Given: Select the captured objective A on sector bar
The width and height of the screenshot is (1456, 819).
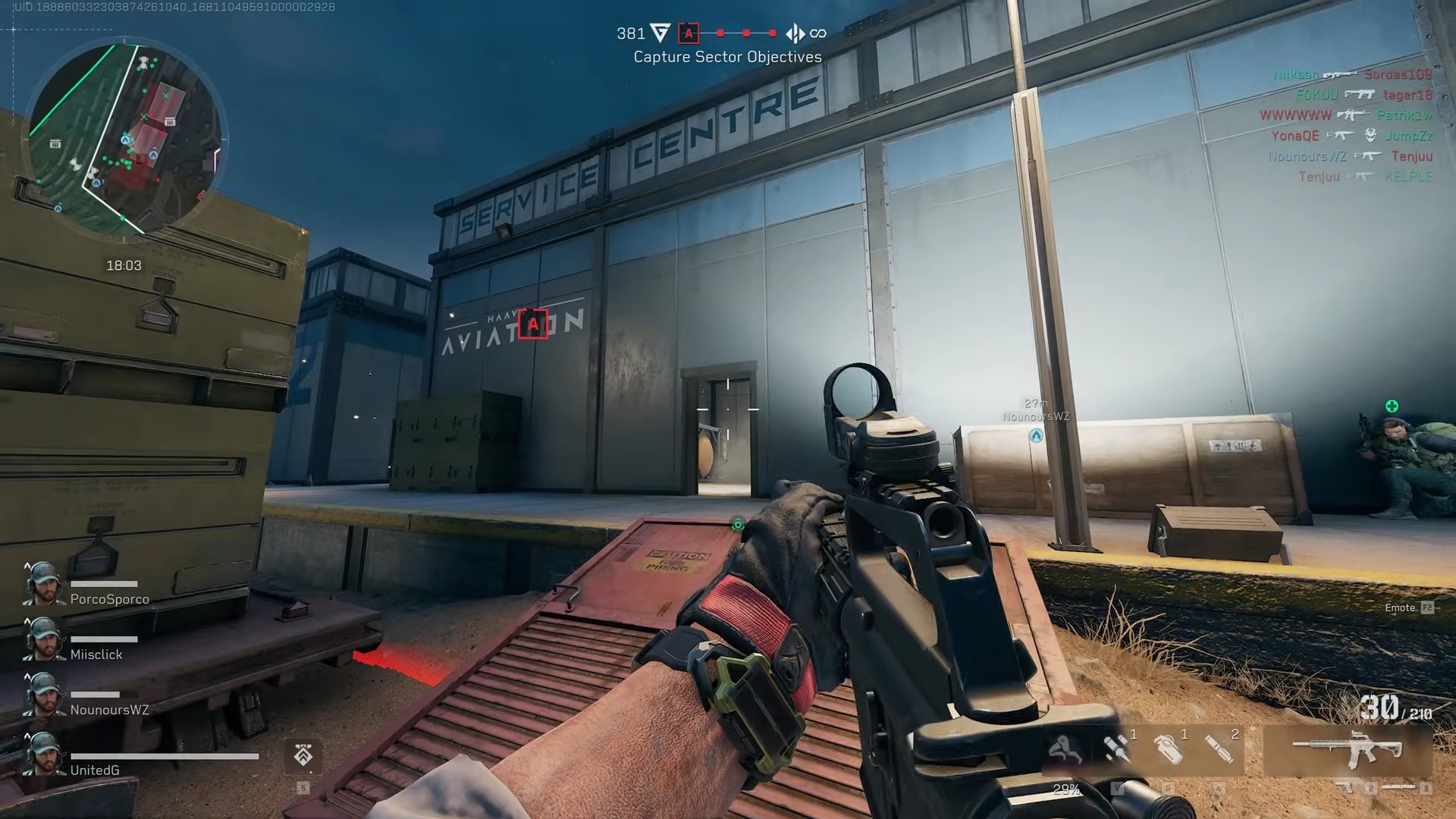Looking at the screenshot, I should (x=689, y=33).
